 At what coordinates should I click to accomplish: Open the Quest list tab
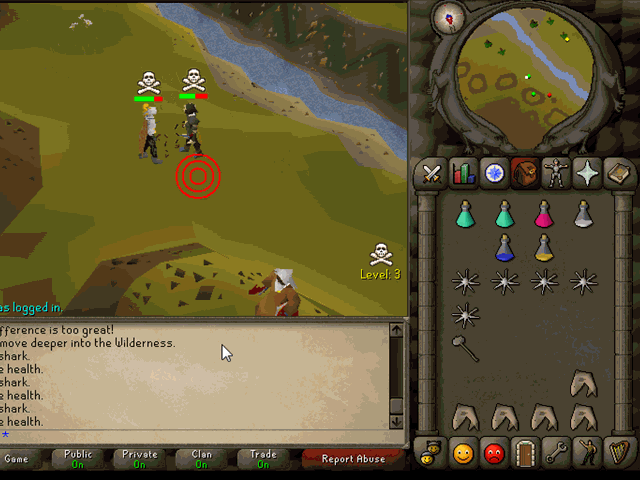tap(493, 173)
